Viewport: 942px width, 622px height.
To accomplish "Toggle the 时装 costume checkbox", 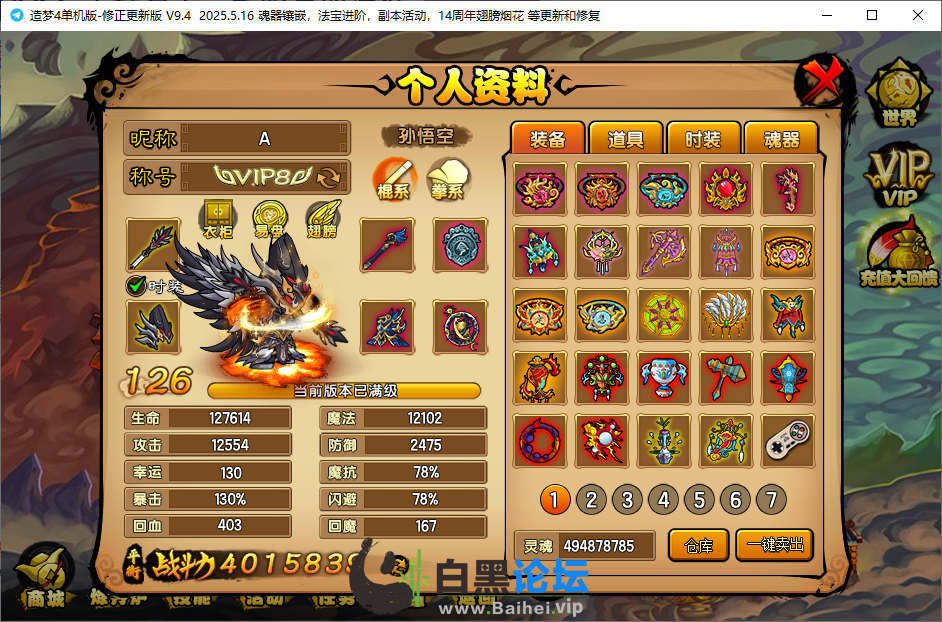I will click(x=136, y=286).
